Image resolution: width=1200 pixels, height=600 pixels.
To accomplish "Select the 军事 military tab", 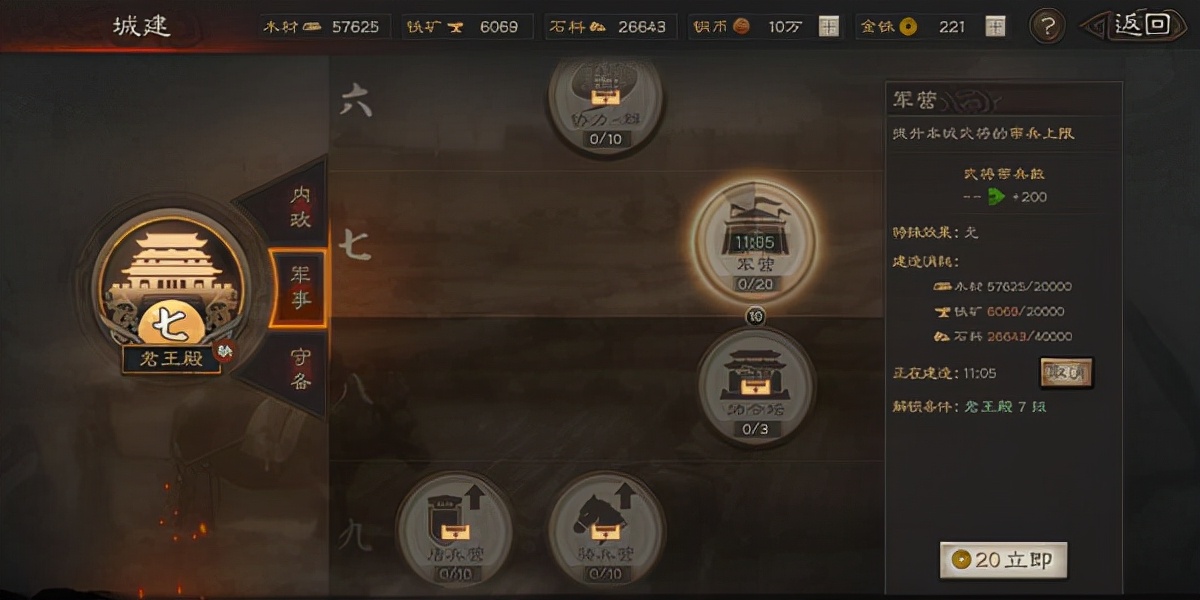I will click(x=299, y=288).
